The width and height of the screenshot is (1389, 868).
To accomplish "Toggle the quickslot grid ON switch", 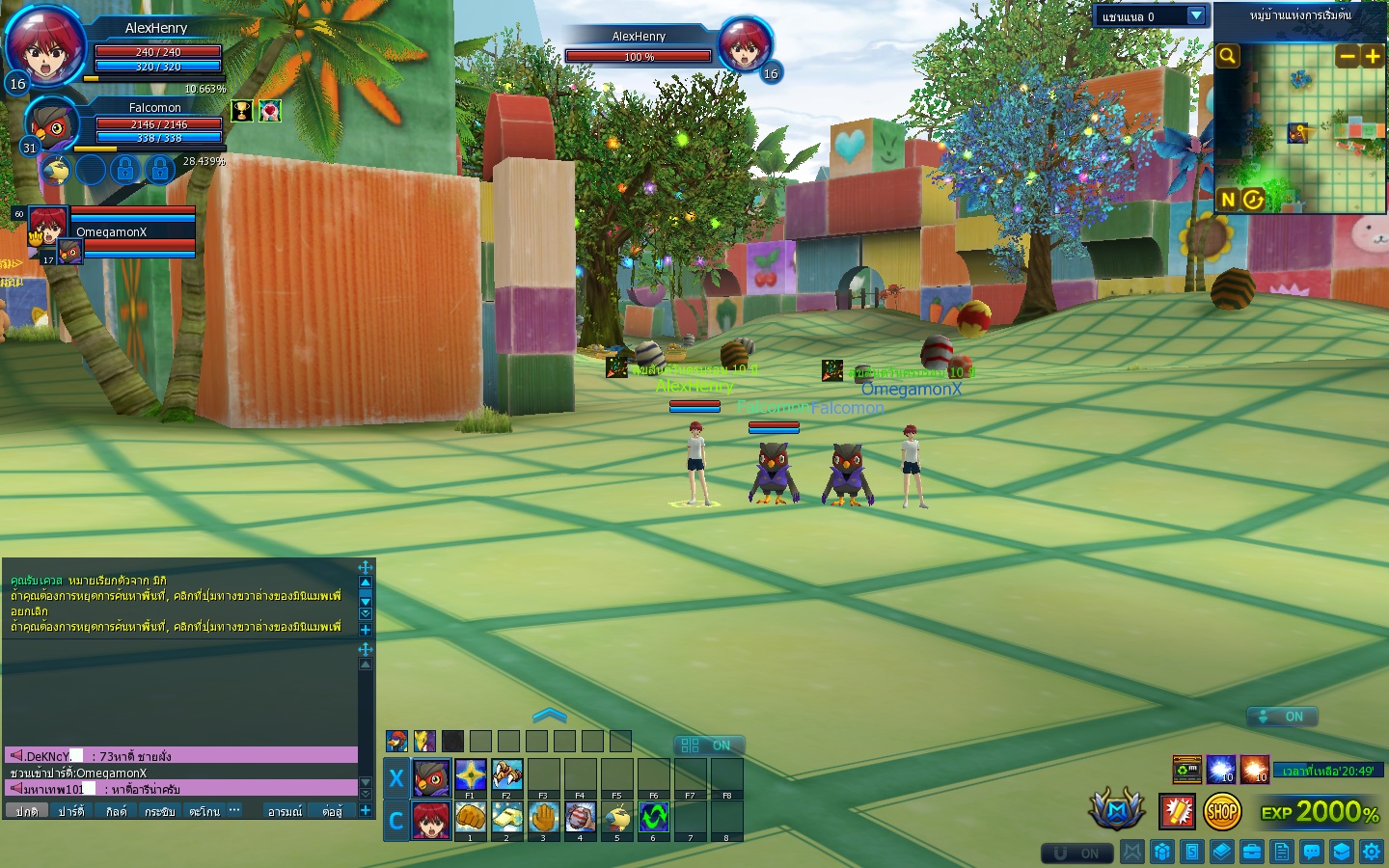I will [709, 746].
